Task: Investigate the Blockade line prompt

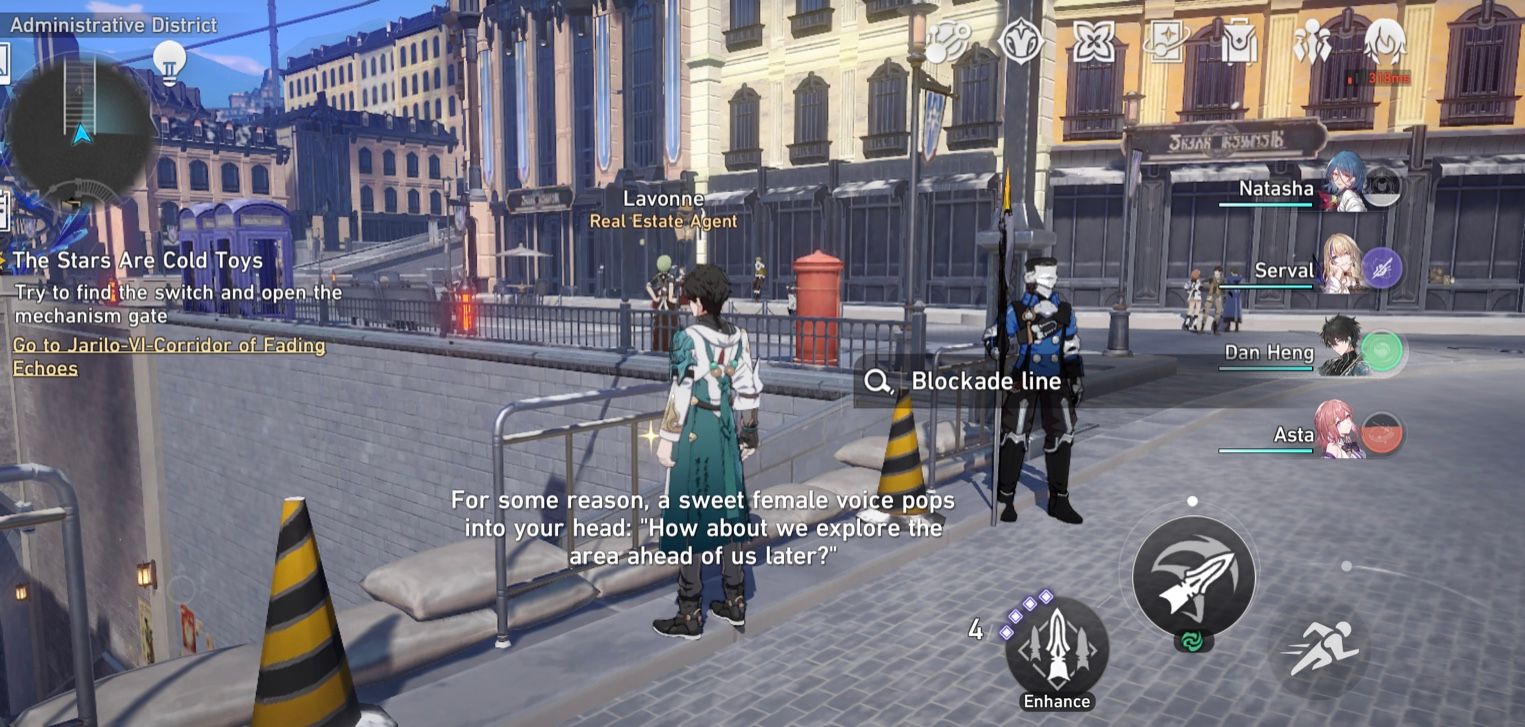Action: point(960,382)
